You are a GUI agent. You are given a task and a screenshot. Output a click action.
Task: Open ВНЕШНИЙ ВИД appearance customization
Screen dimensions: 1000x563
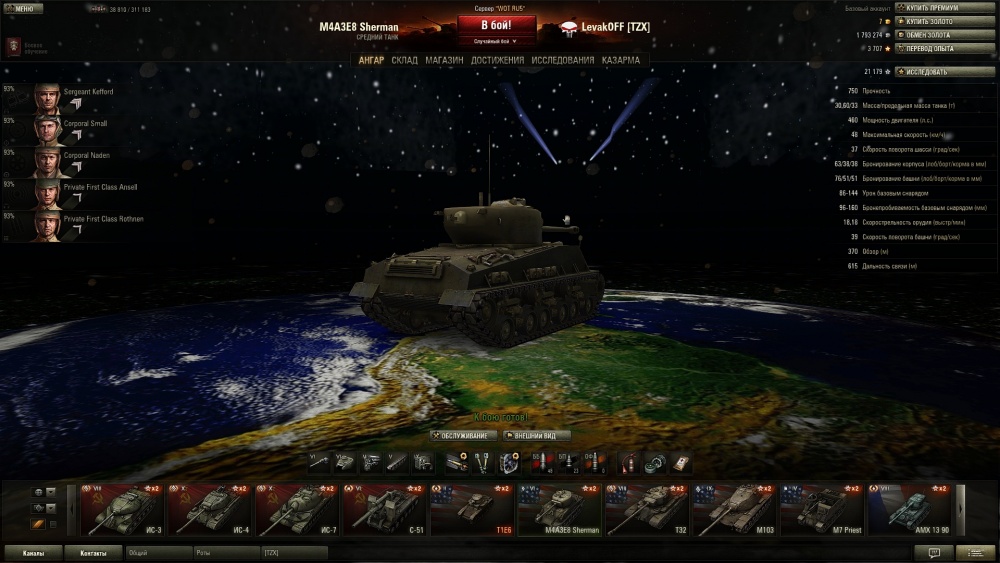click(x=537, y=436)
